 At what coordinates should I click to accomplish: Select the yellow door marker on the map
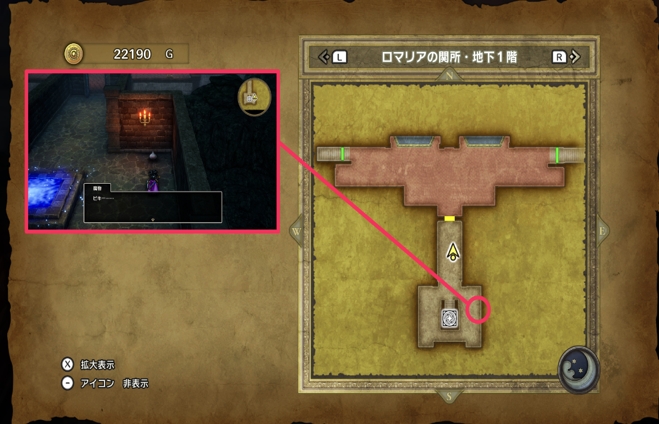(451, 217)
